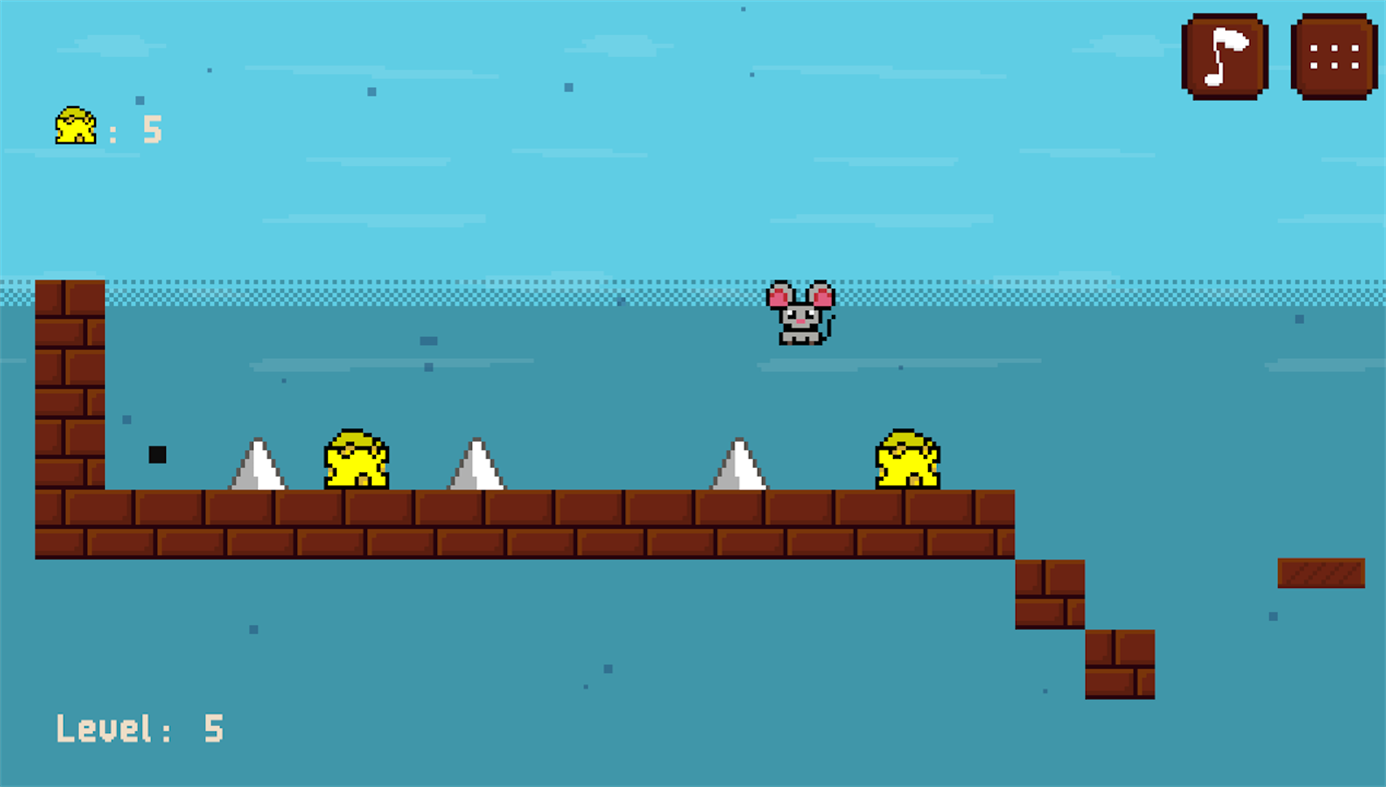
Task: Click the small black square near the wall
Action: pos(157,454)
